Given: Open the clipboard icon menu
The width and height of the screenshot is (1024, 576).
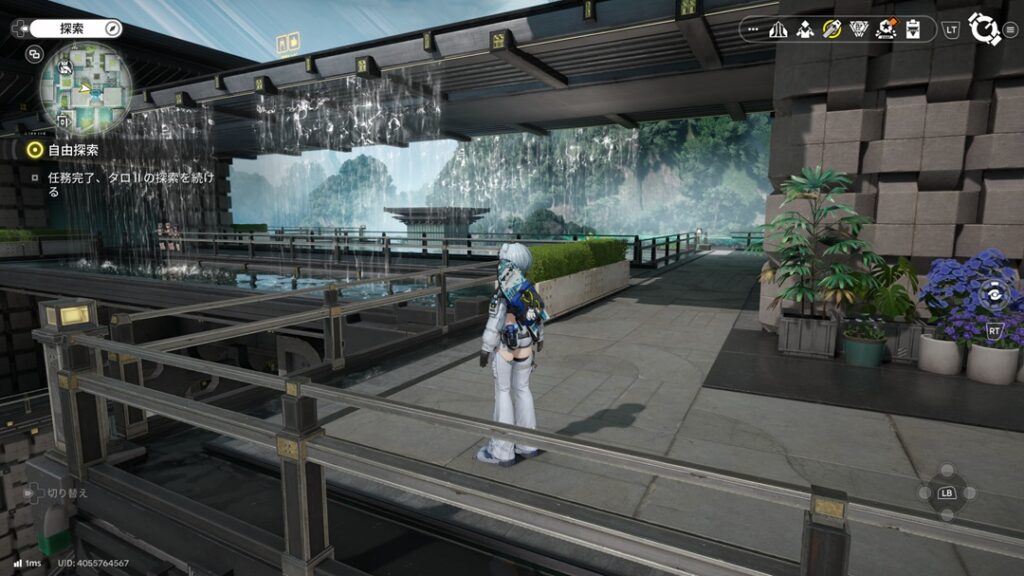Looking at the screenshot, I should coord(912,29).
